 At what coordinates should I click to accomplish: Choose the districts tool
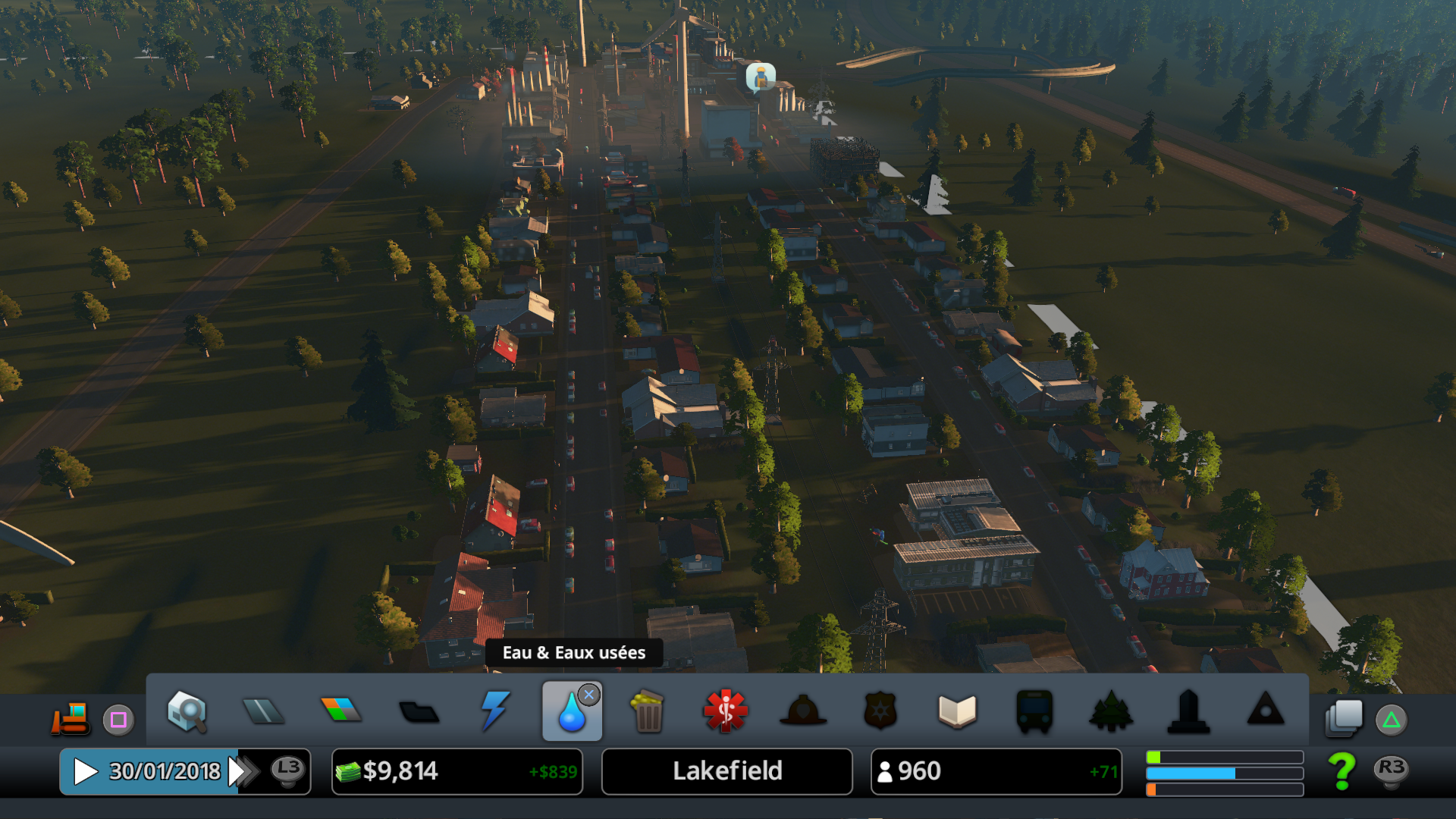[x=419, y=712]
